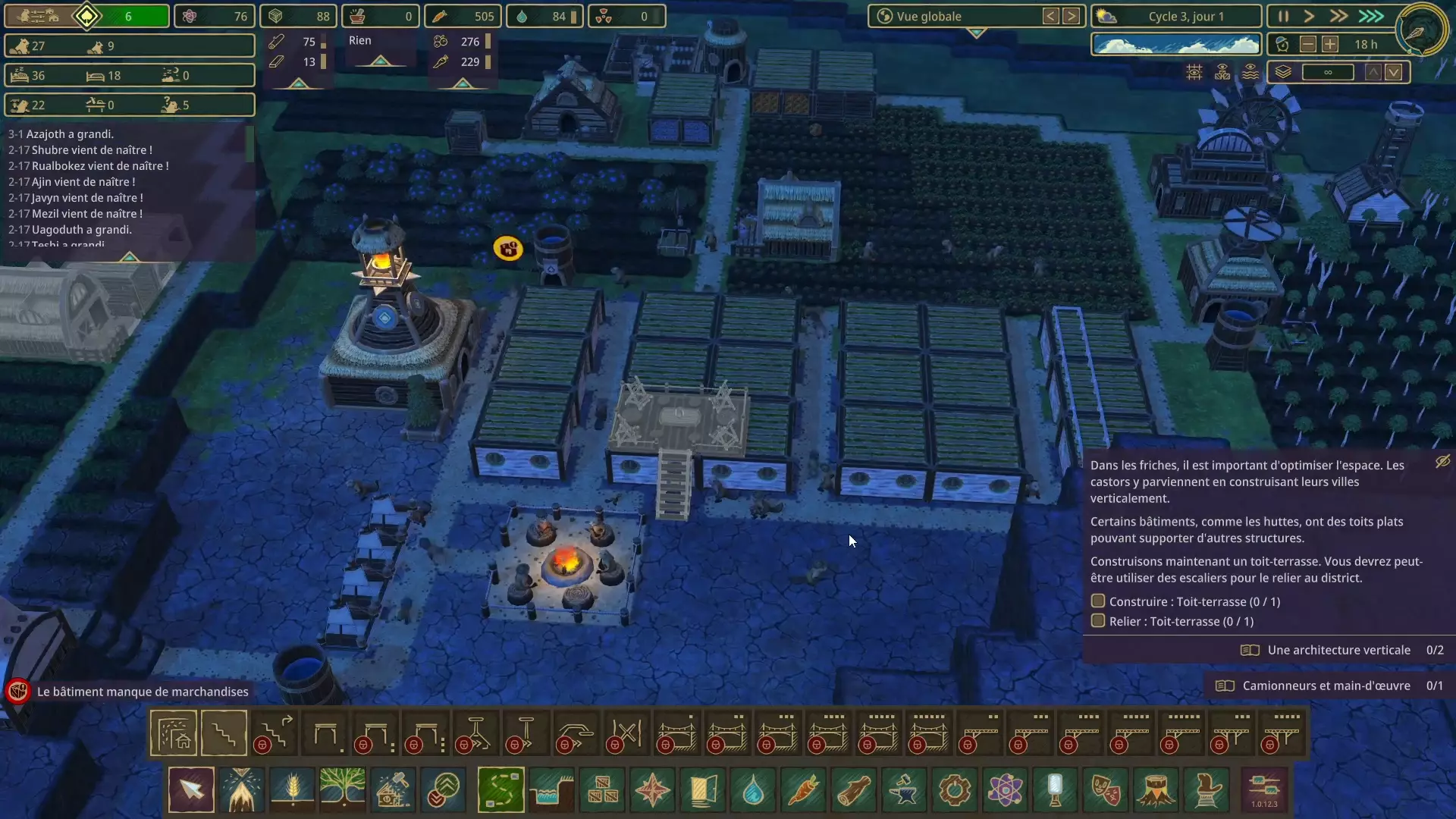Image resolution: width=1456 pixels, height=819 pixels.
Task: Set game speed to double arrow
Action: pos(1338,16)
